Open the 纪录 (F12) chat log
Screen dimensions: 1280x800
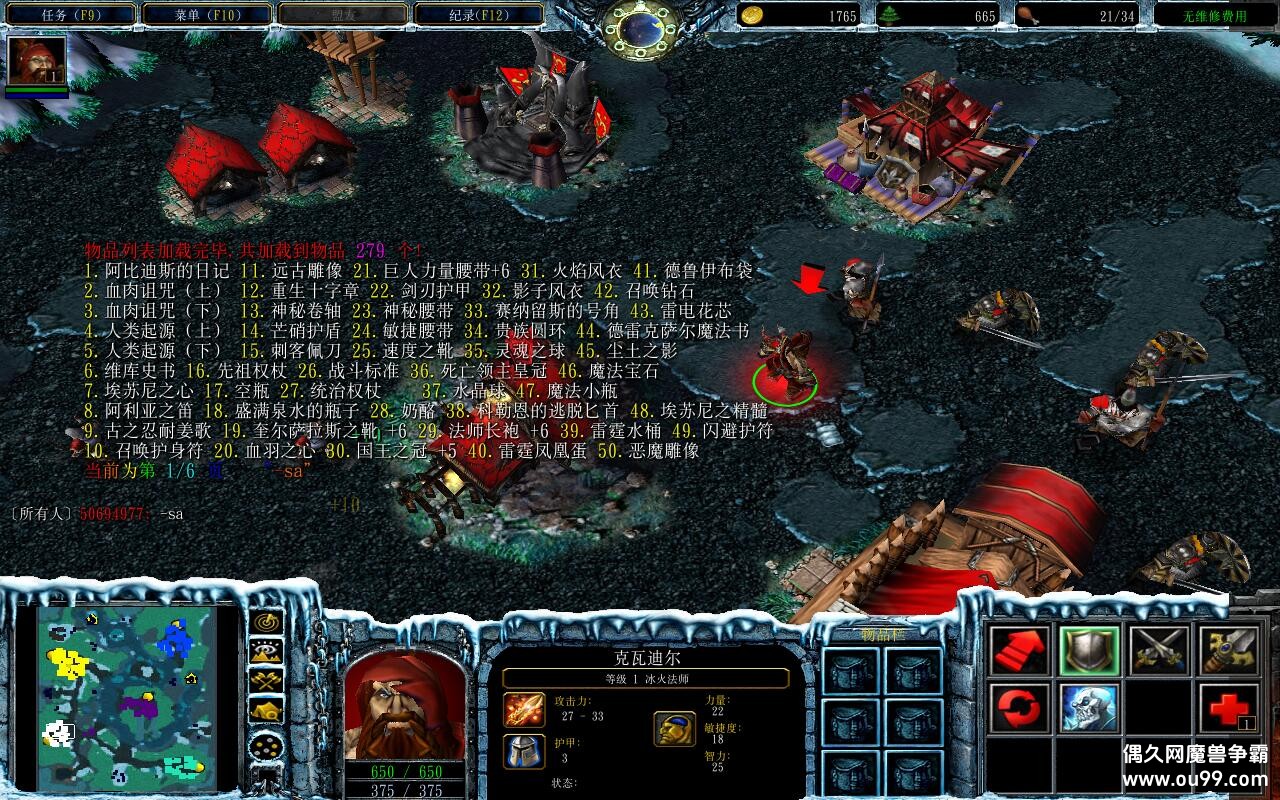click(478, 15)
